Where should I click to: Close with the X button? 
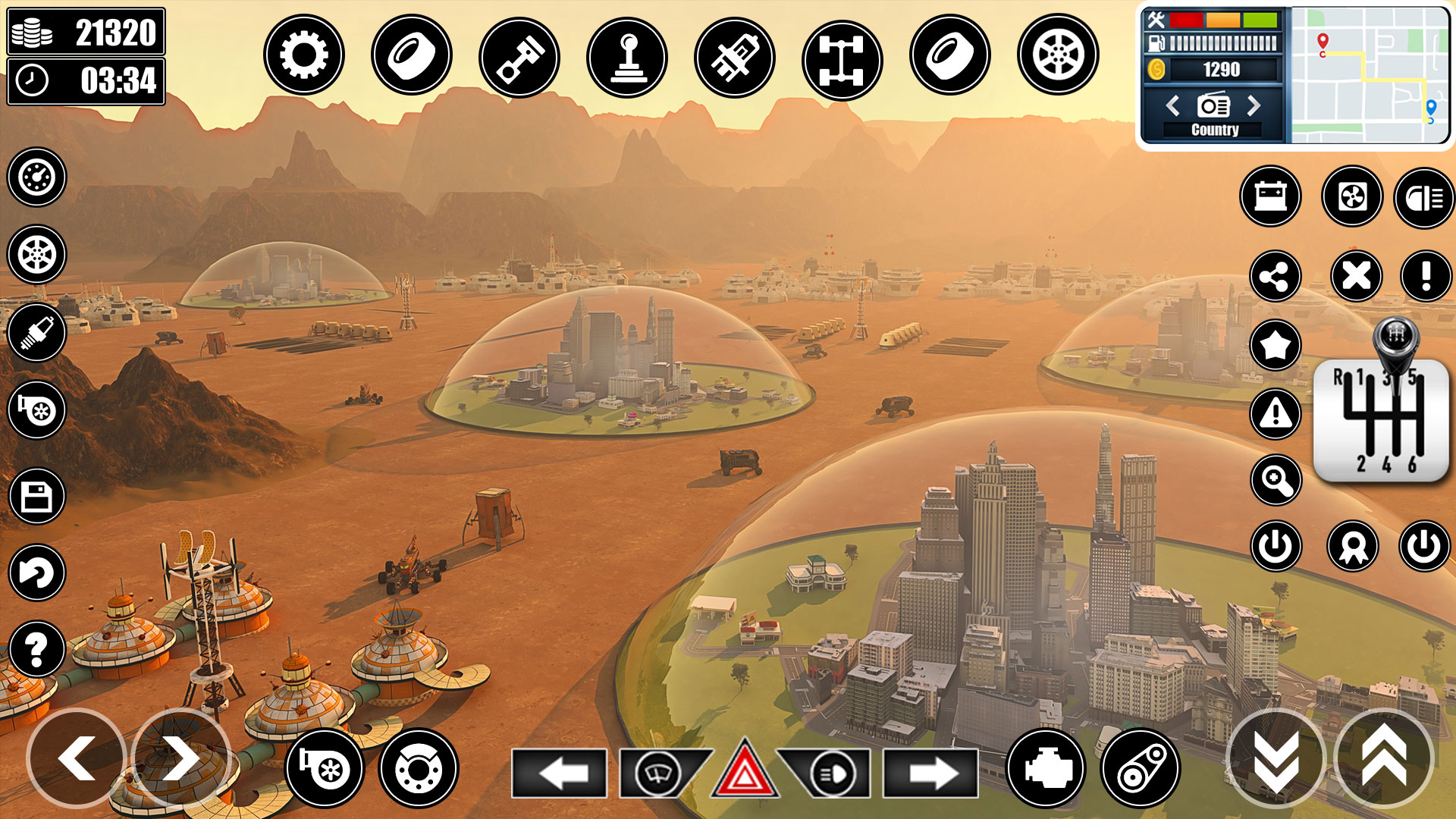(x=1356, y=276)
